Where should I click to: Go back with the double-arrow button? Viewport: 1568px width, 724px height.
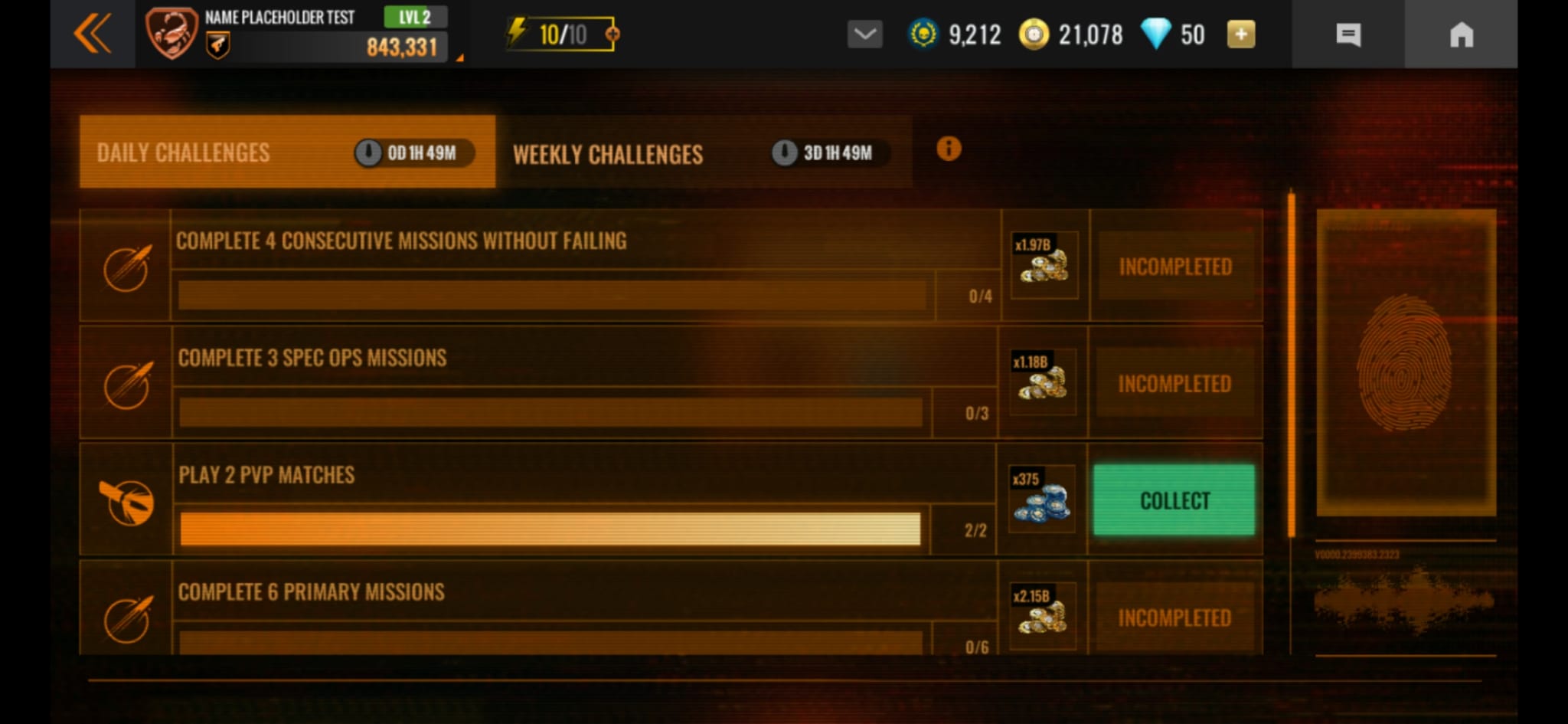coord(93,34)
